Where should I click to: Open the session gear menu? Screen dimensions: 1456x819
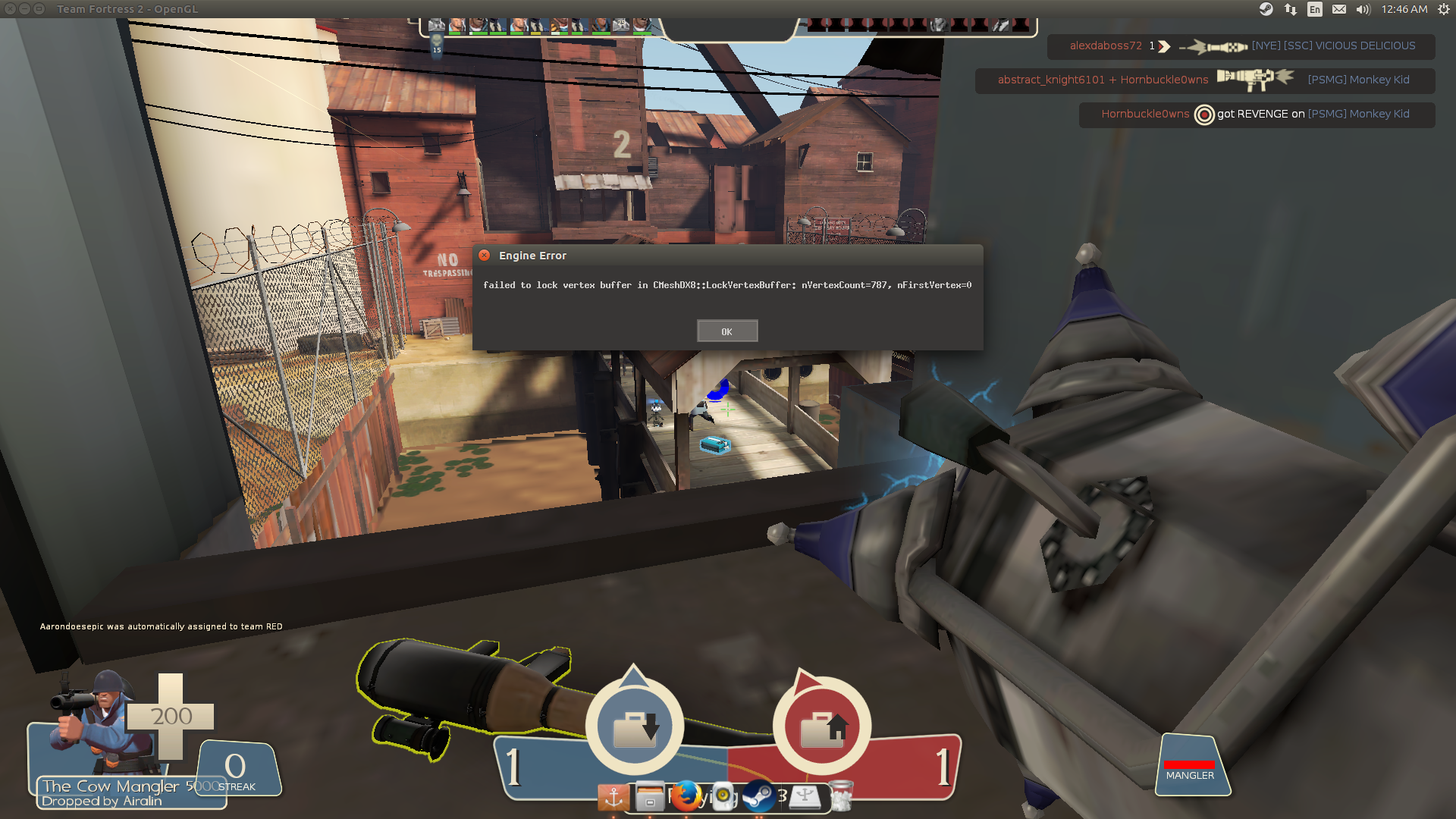click(1442, 9)
